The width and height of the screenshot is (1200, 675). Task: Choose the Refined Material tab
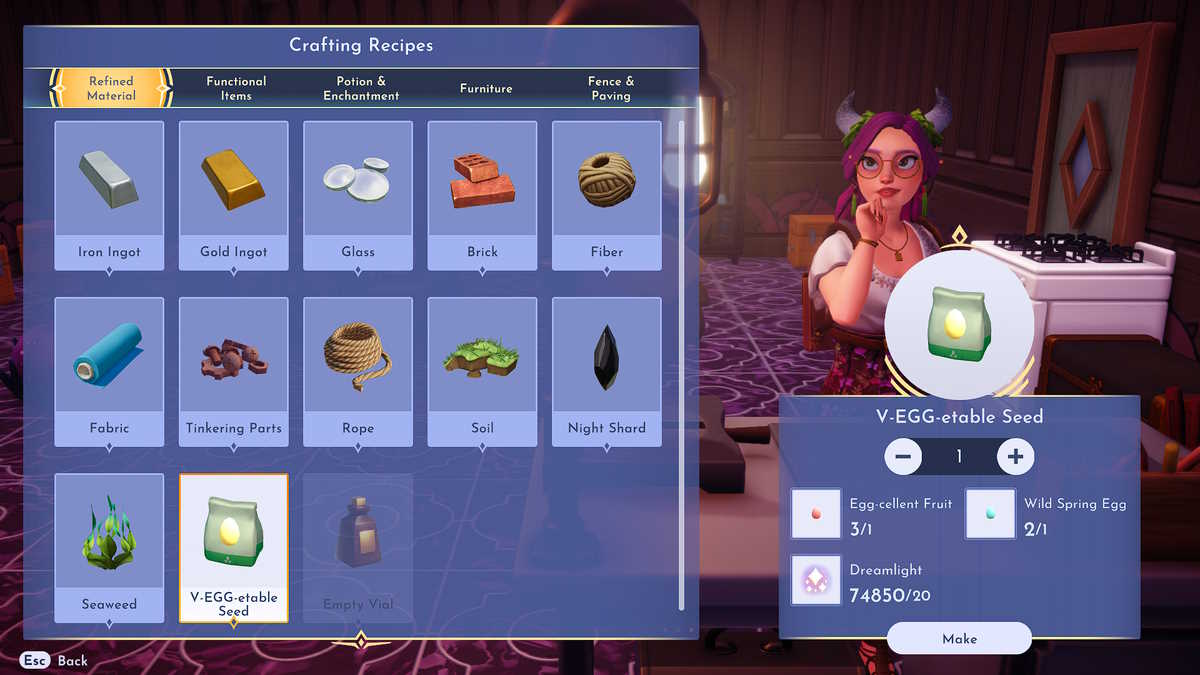111,88
